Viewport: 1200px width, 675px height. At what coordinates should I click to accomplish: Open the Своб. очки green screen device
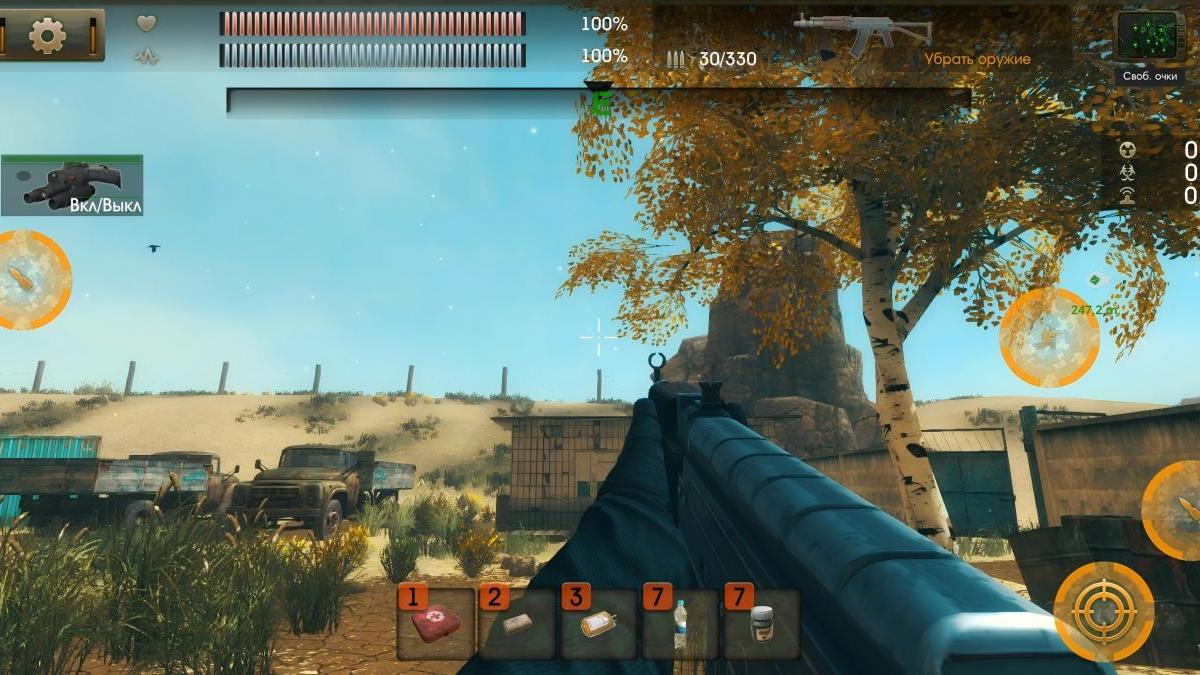1150,37
